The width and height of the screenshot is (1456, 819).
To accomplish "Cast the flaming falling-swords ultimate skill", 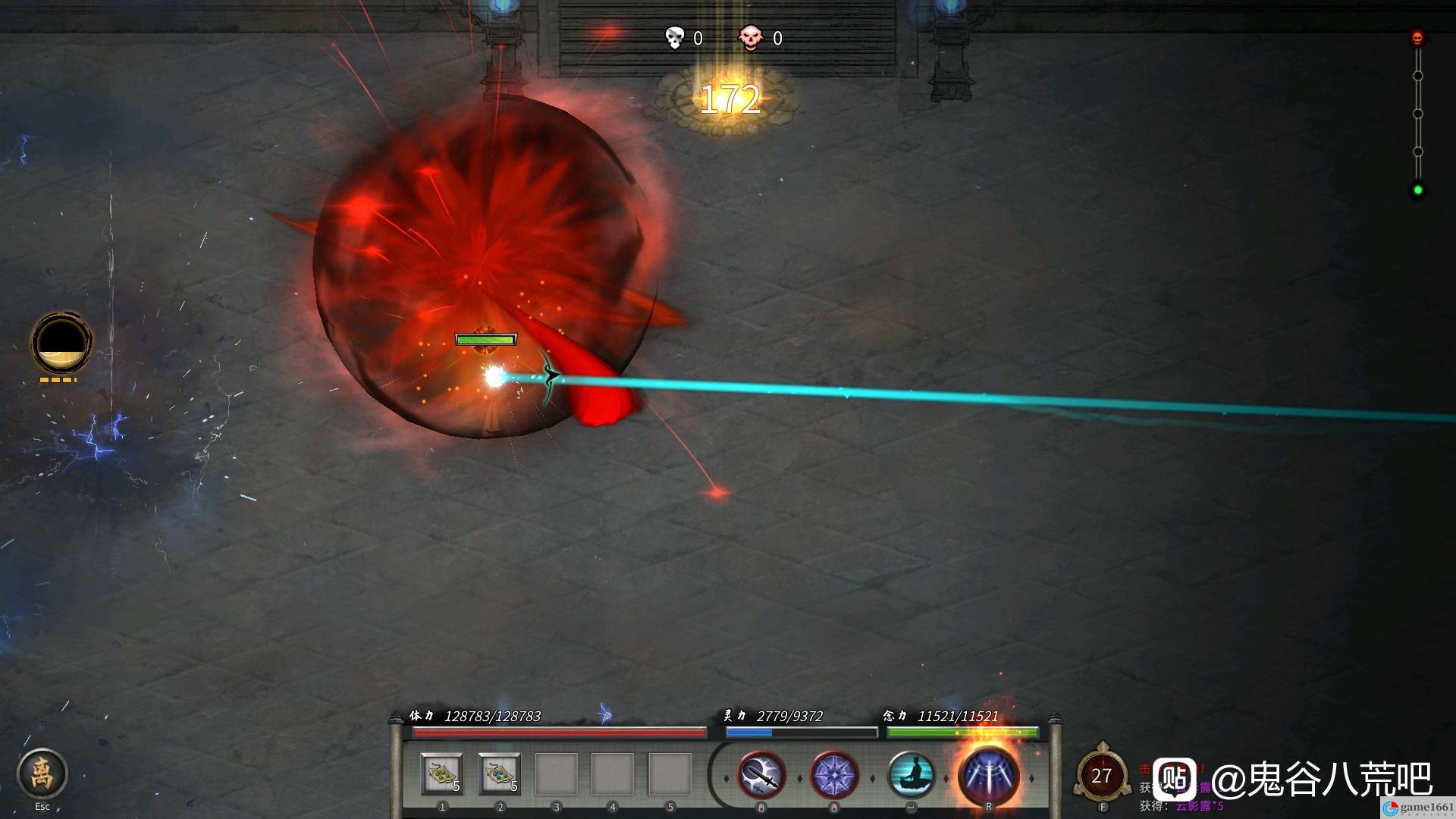I will click(x=988, y=773).
